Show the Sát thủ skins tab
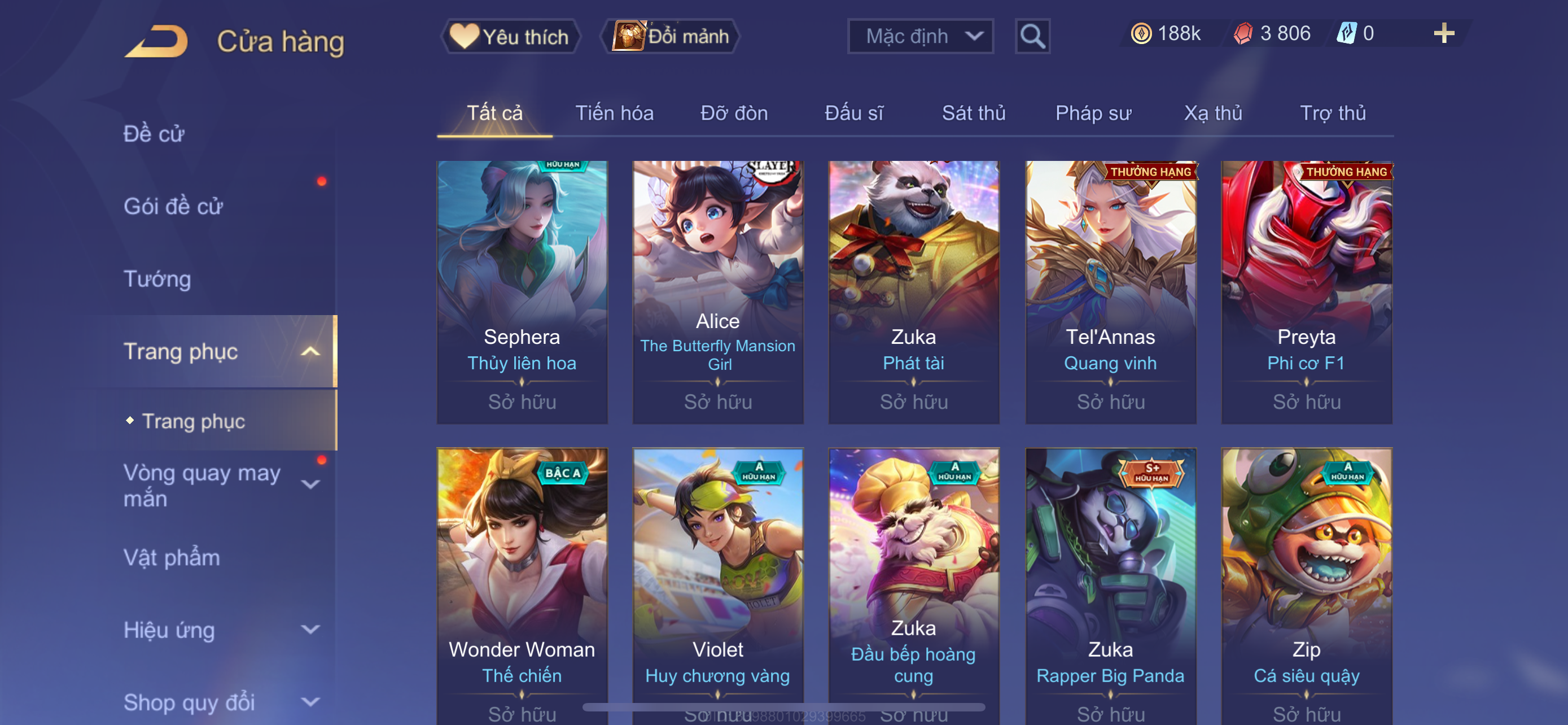 click(973, 113)
